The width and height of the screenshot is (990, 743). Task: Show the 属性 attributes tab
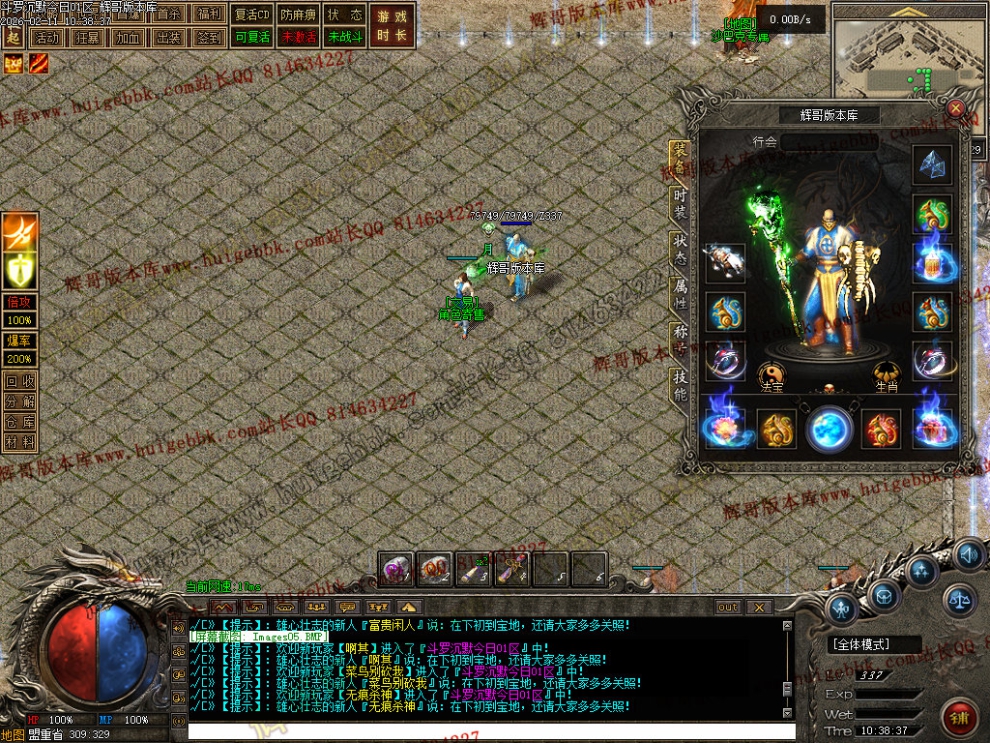679,293
